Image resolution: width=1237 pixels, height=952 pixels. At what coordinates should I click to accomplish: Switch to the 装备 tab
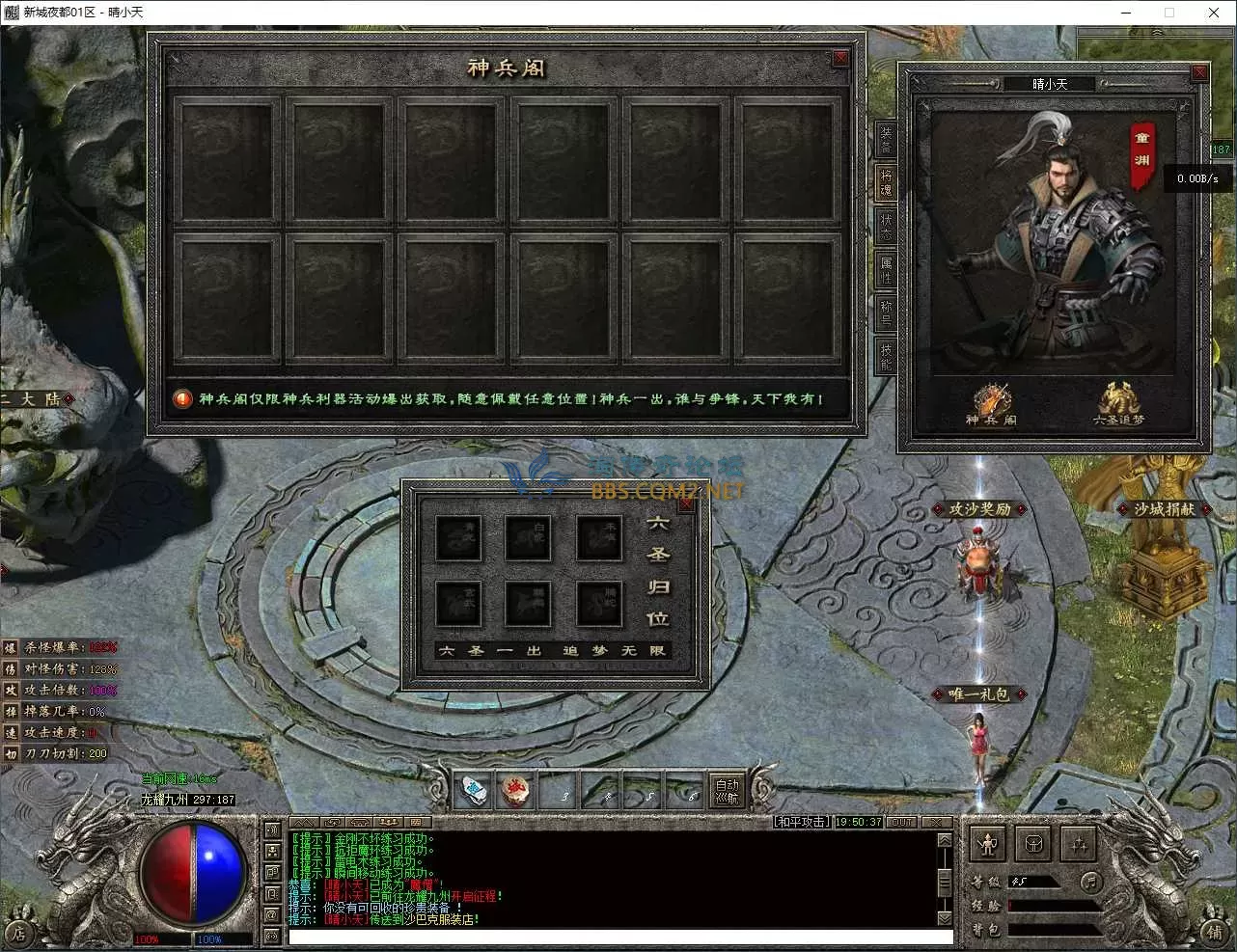click(x=886, y=141)
